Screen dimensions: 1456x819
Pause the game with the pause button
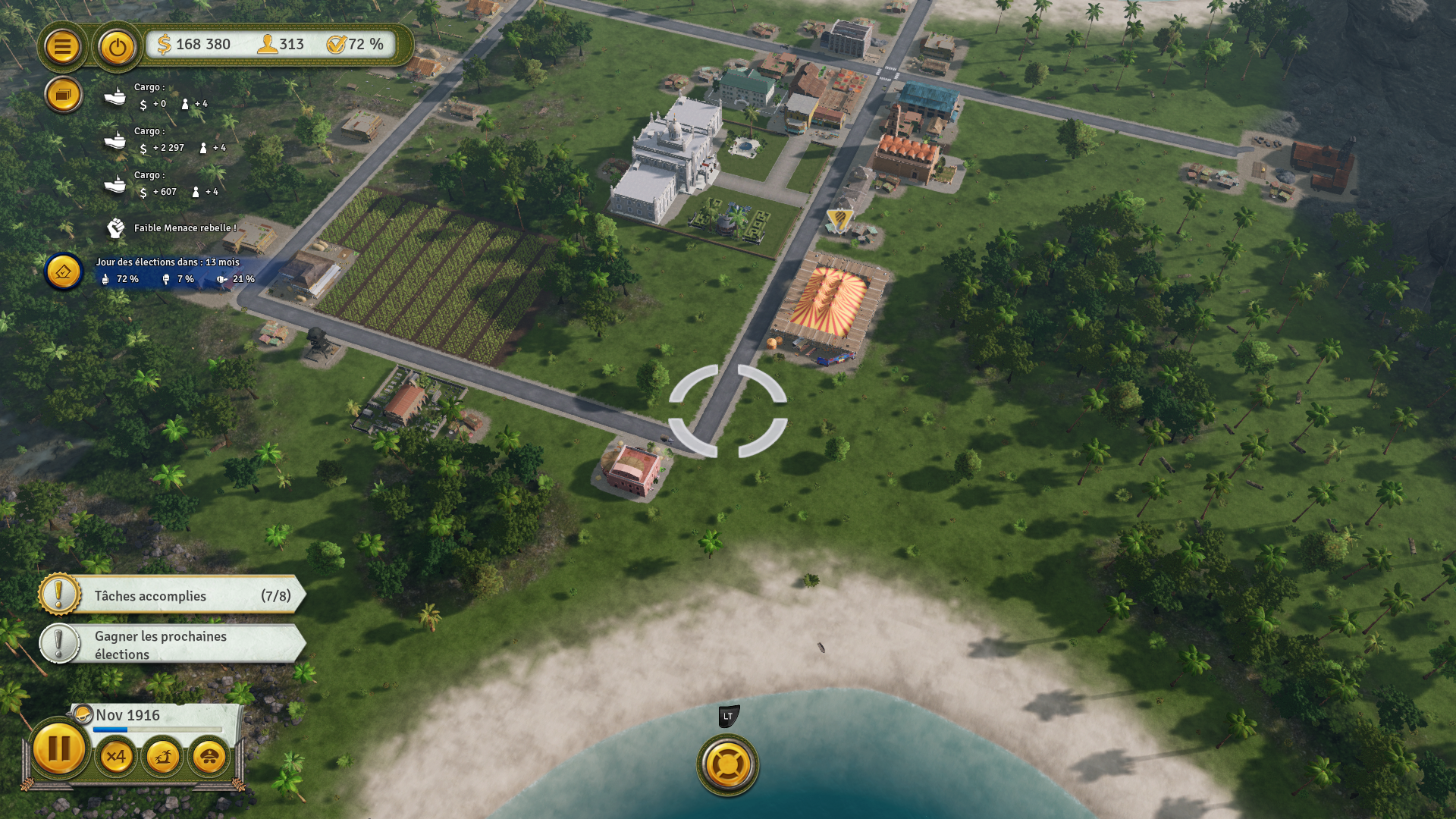point(58,749)
